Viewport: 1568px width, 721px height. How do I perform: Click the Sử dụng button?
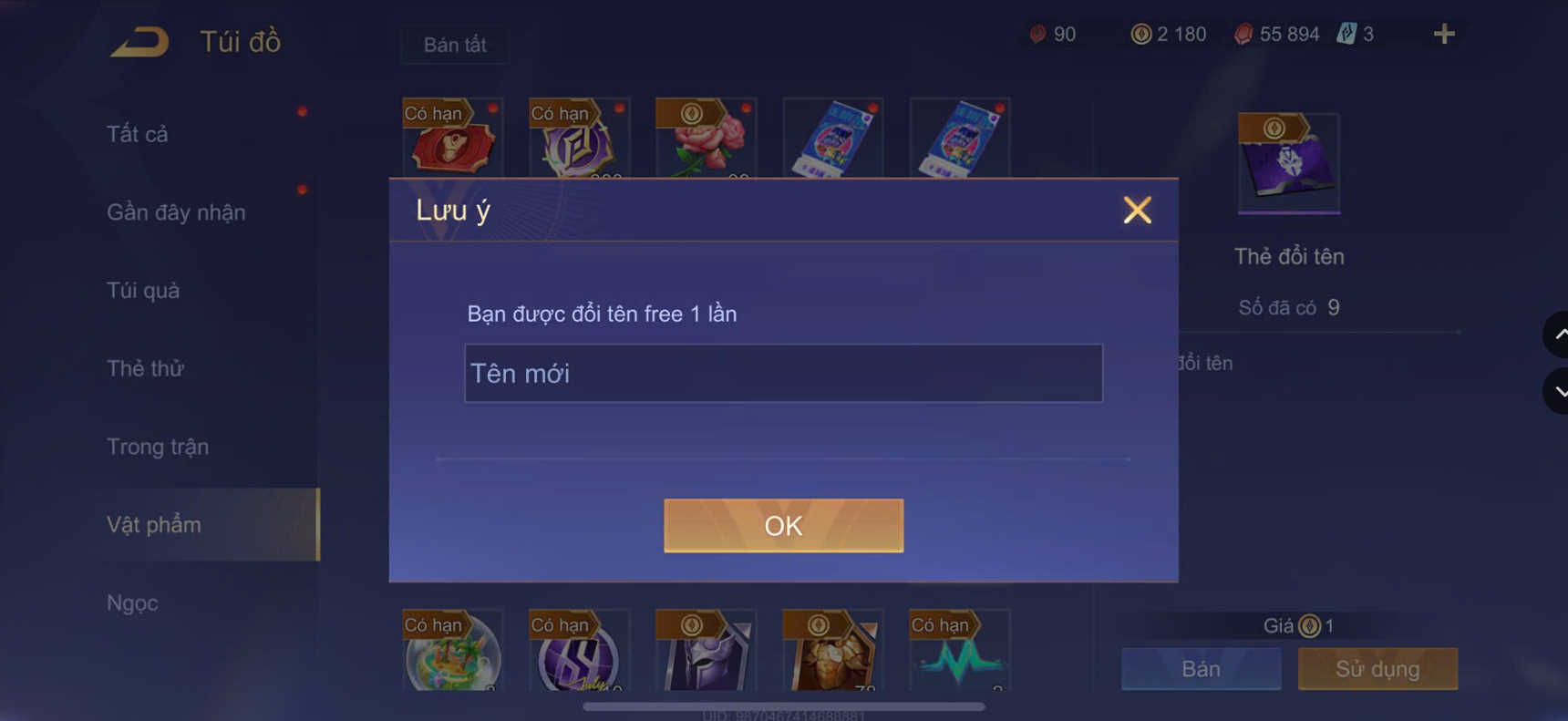click(1377, 669)
